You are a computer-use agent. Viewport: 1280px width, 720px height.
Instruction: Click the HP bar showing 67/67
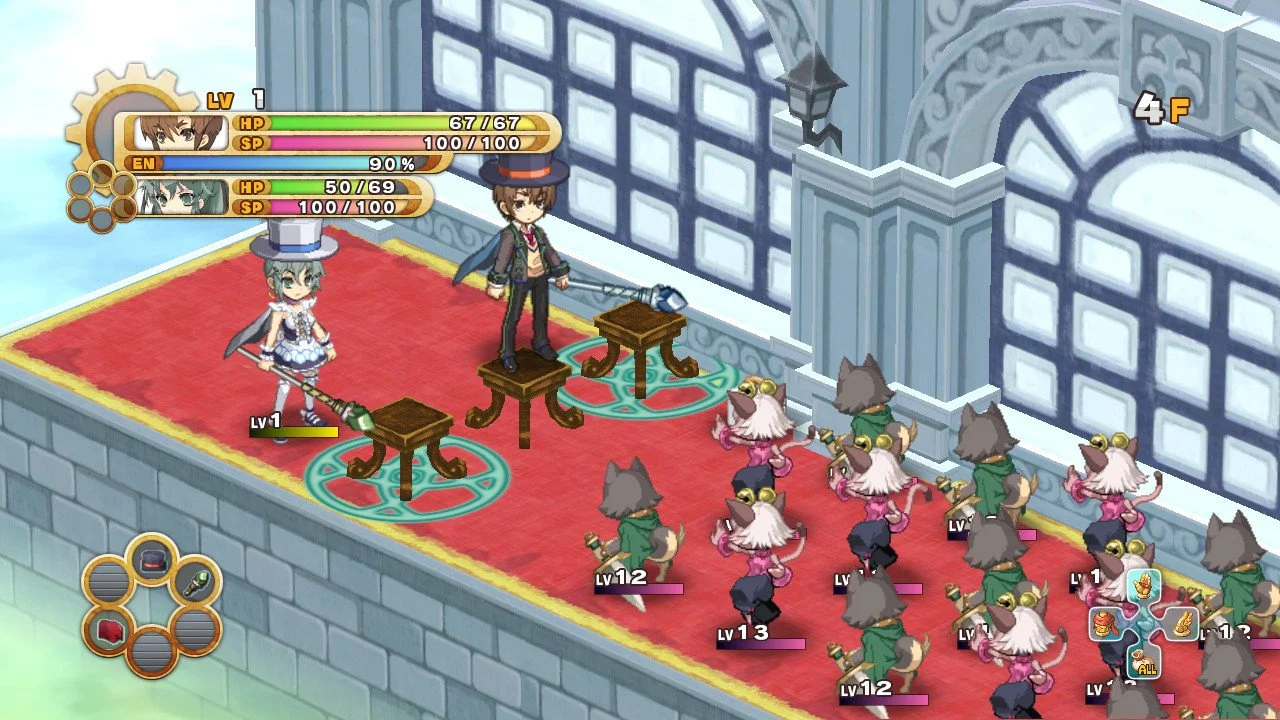tap(390, 121)
